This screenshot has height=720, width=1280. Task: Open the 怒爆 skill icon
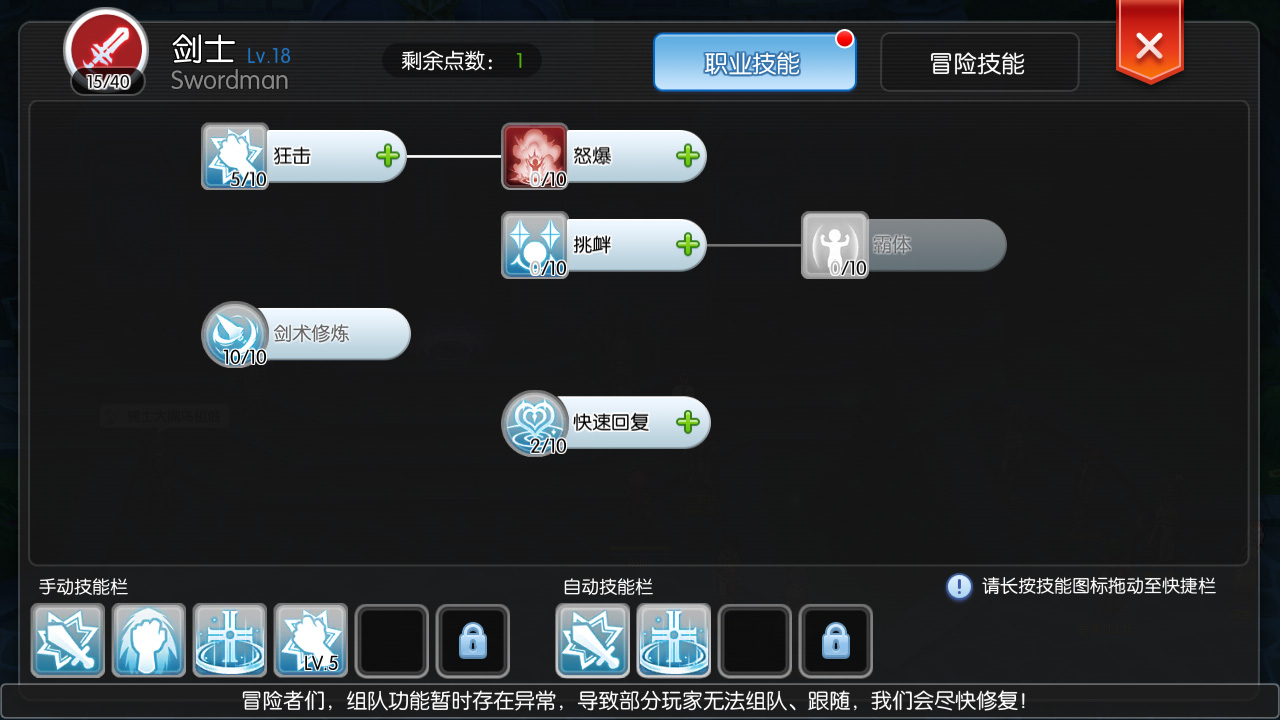(x=533, y=155)
